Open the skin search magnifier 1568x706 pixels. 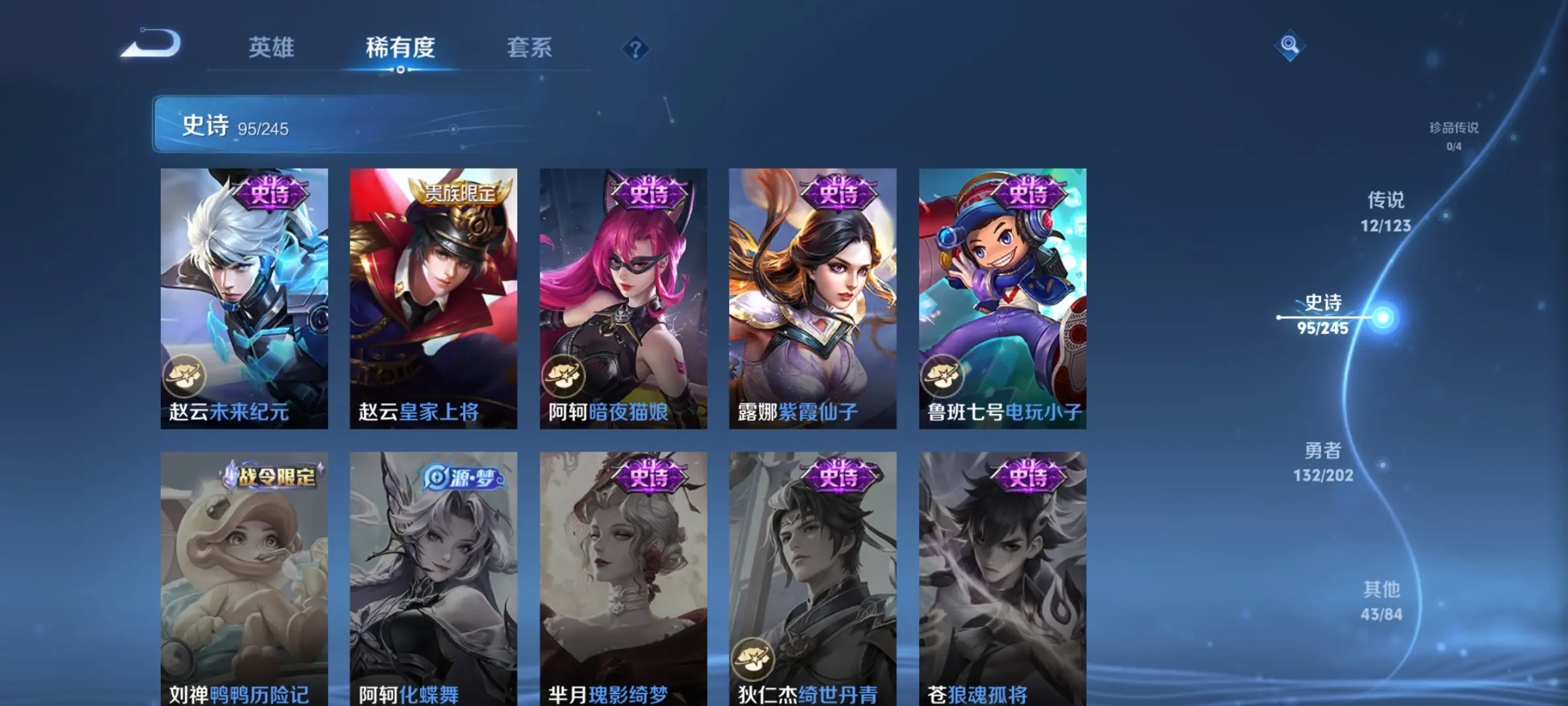[x=1290, y=45]
